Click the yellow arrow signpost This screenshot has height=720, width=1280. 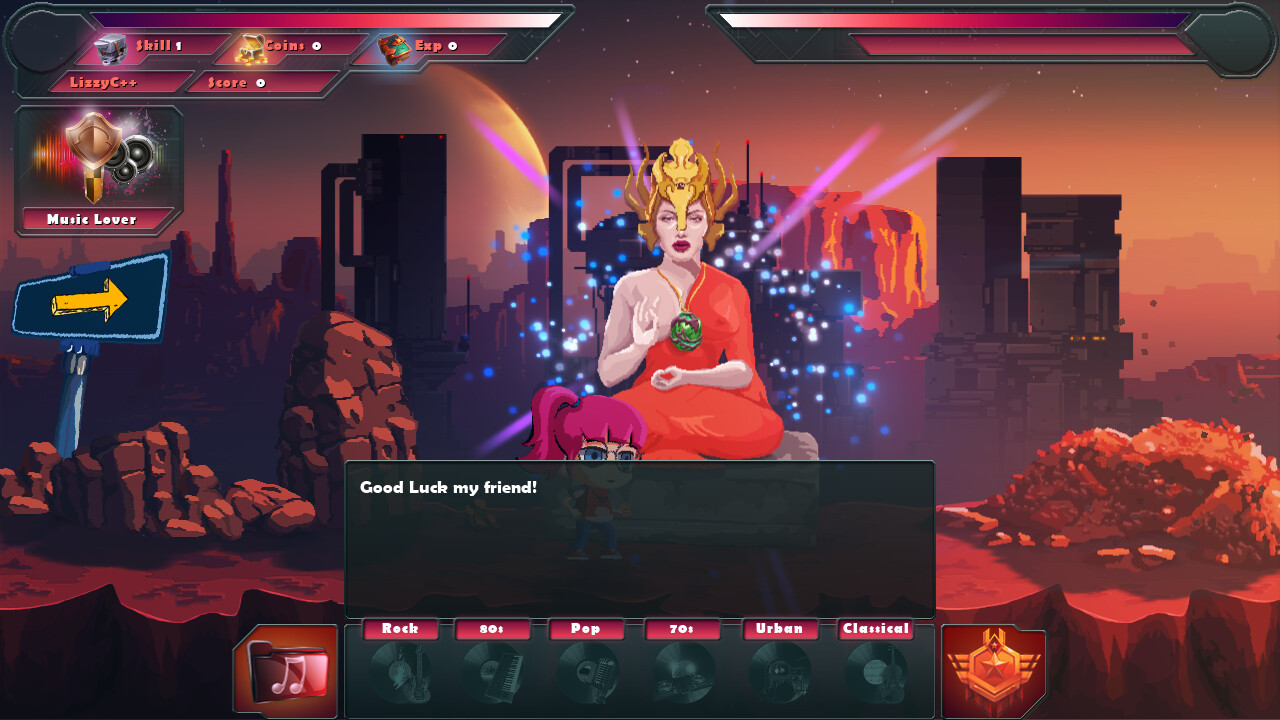coord(90,299)
